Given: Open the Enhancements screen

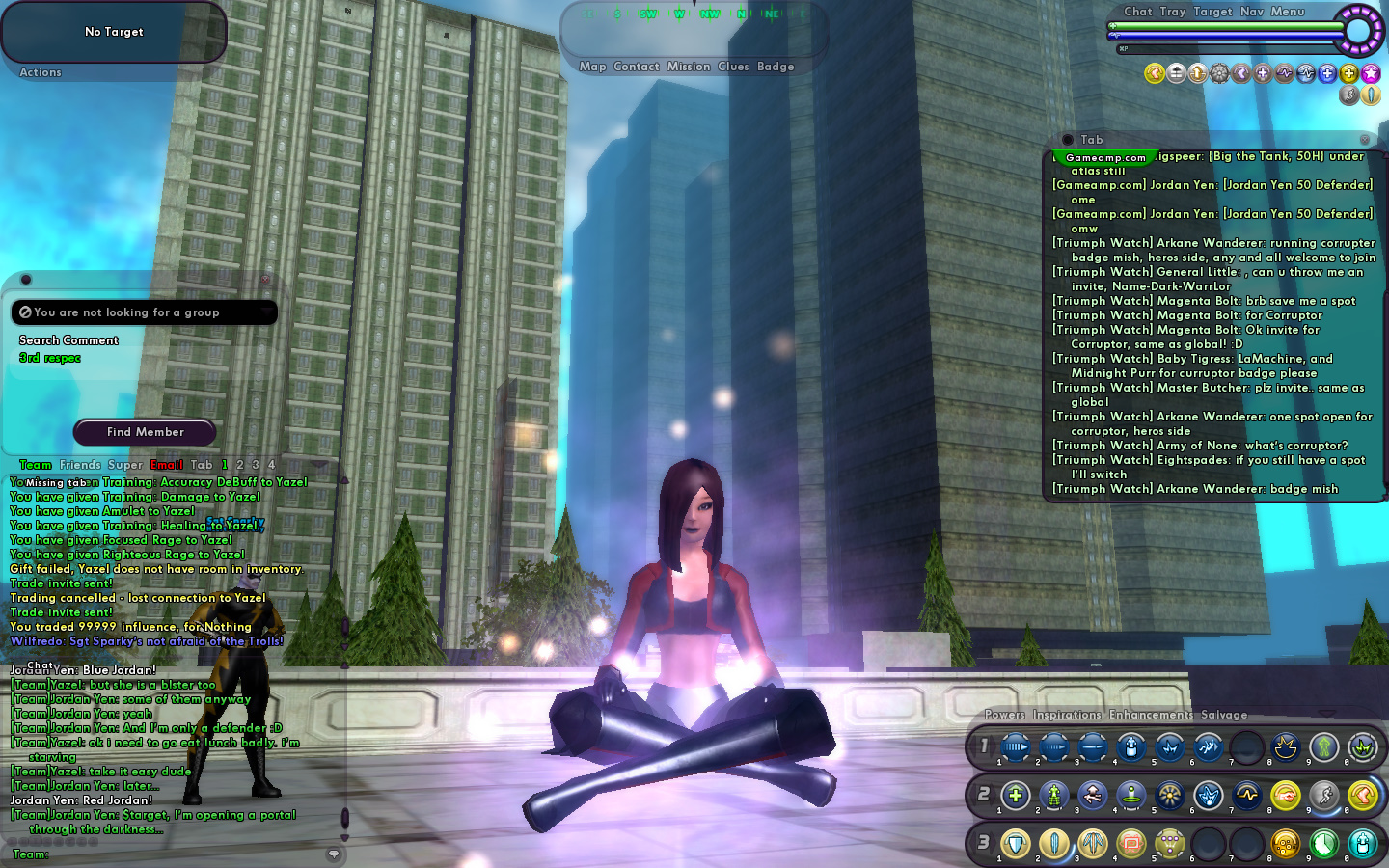Looking at the screenshot, I should pos(1151,715).
